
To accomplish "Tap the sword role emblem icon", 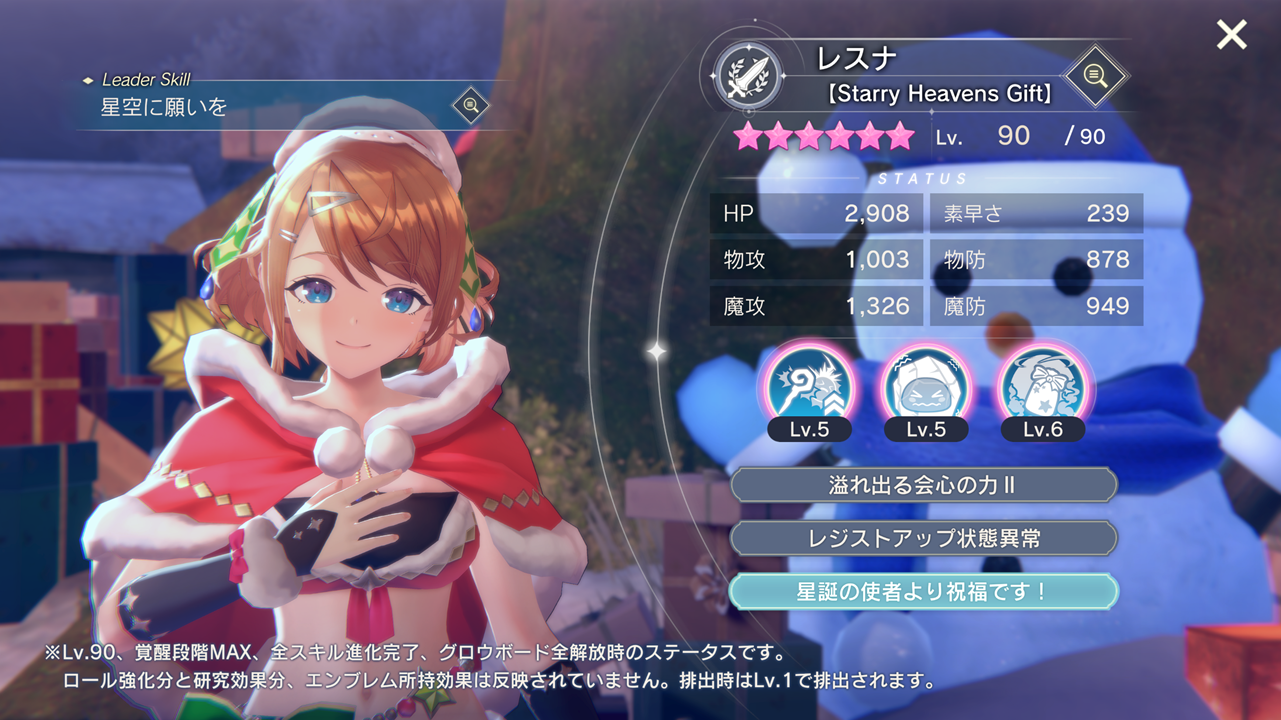I will 748,76.
